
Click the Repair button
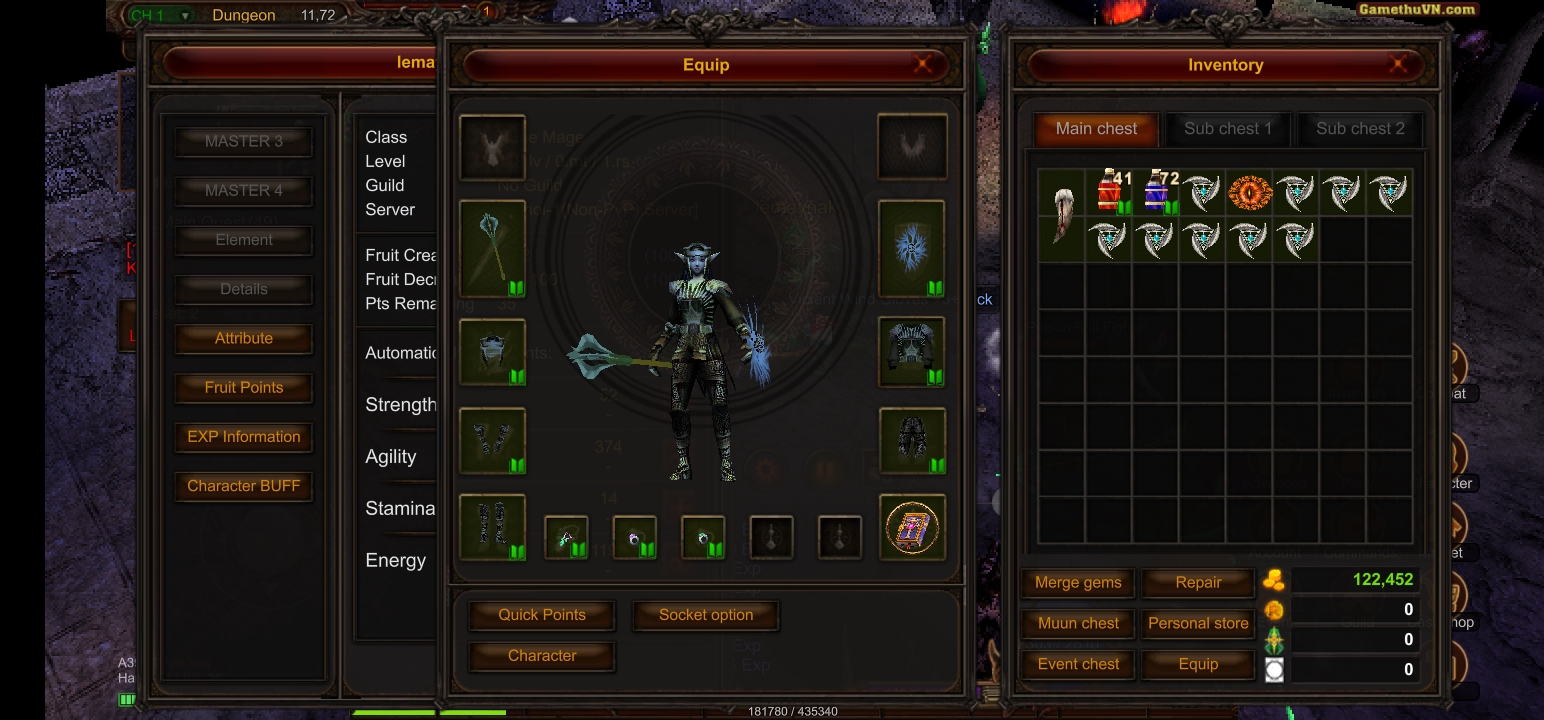[x=1198, y=583]
